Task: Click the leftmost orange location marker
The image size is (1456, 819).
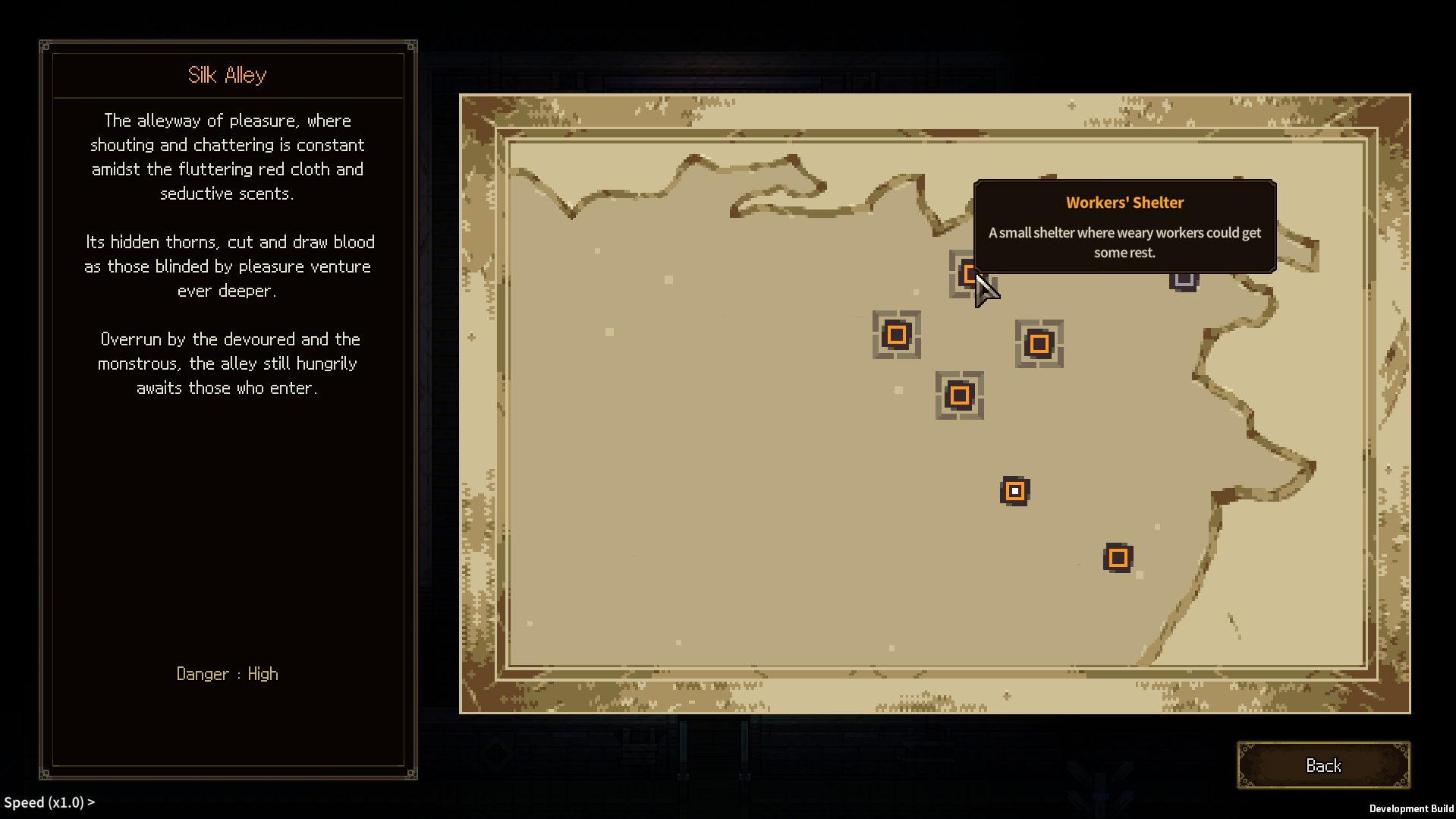Action: (896, 335)
